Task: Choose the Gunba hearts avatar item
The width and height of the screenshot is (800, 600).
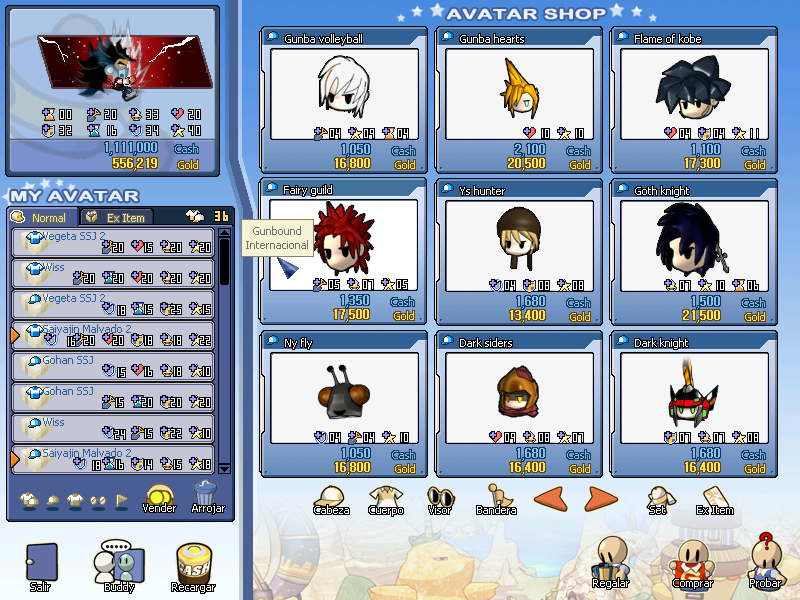Action: point(518,96)
